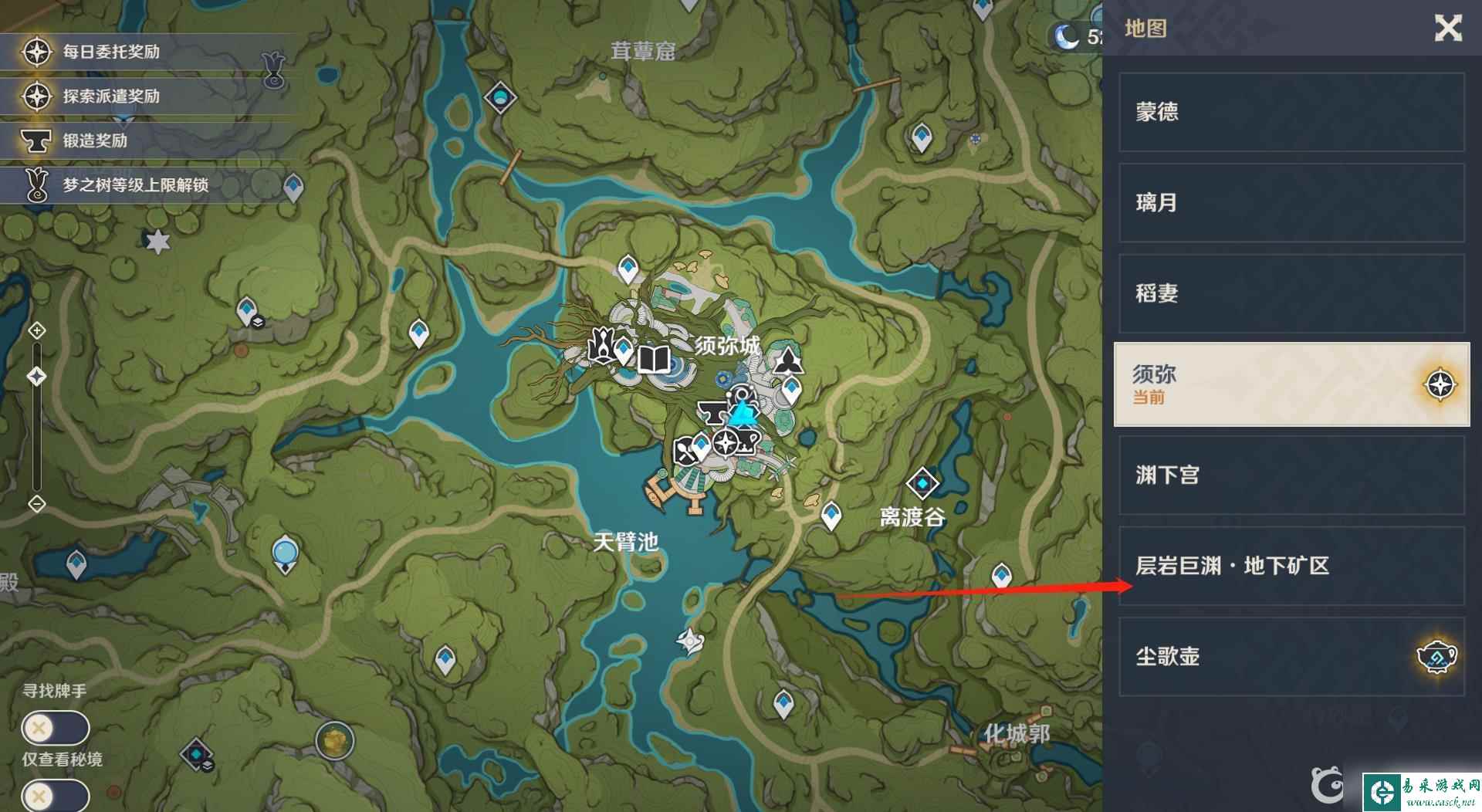Close the 地图 panel with the X
Screen dimensions: 1482x812
[1449, 29]
